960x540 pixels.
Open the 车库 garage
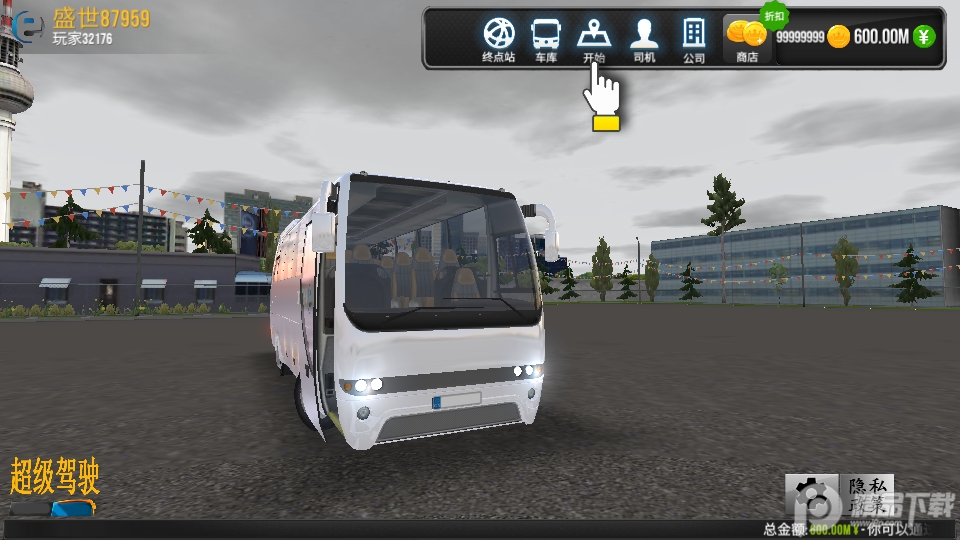(x=545, y=38)
